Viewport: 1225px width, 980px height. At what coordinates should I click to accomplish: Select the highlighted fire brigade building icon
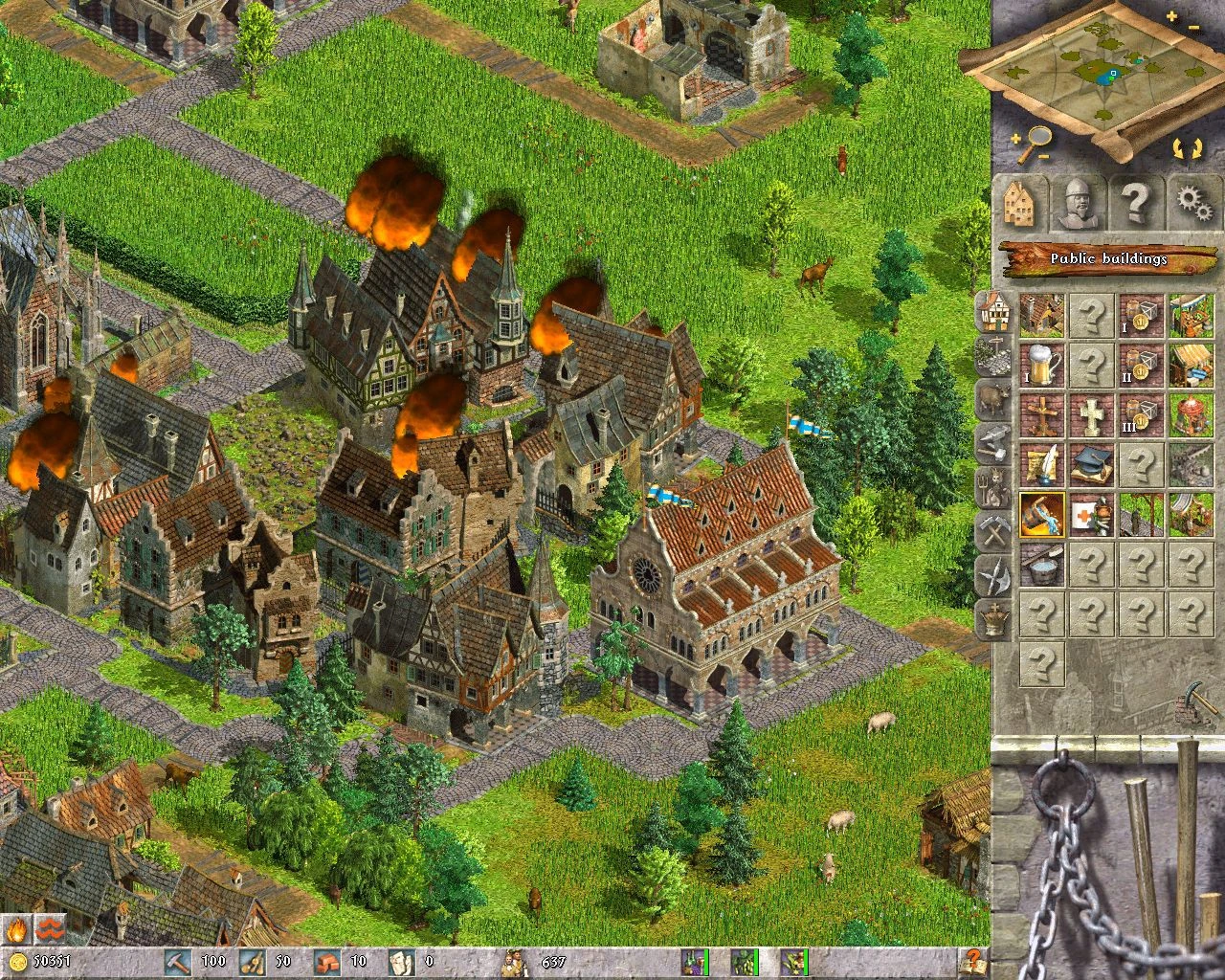coord(1042,517)
